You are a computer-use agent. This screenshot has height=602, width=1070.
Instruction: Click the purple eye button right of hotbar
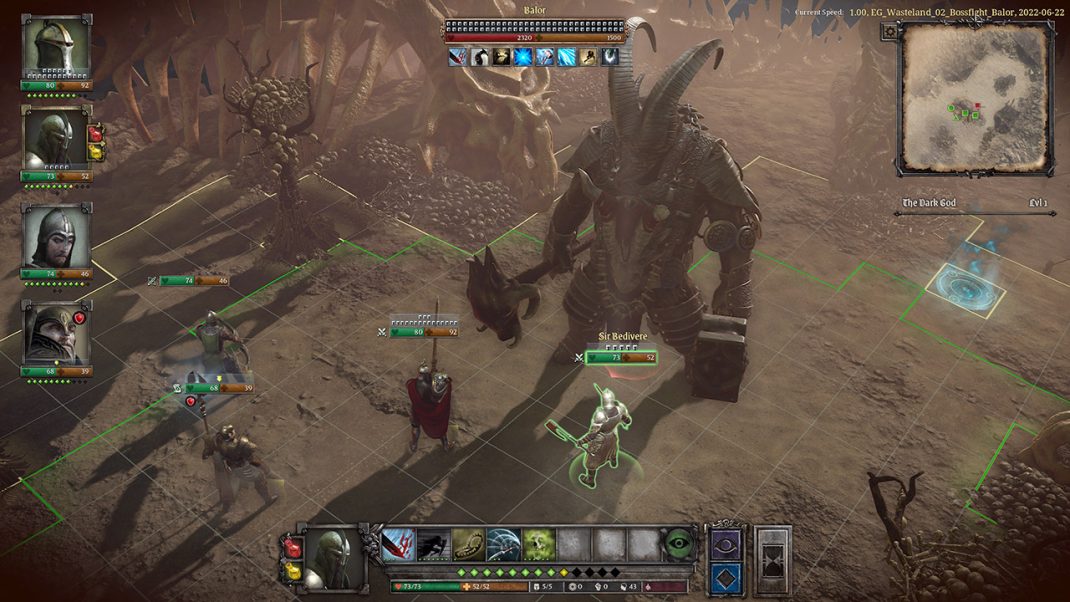point(726,543)
